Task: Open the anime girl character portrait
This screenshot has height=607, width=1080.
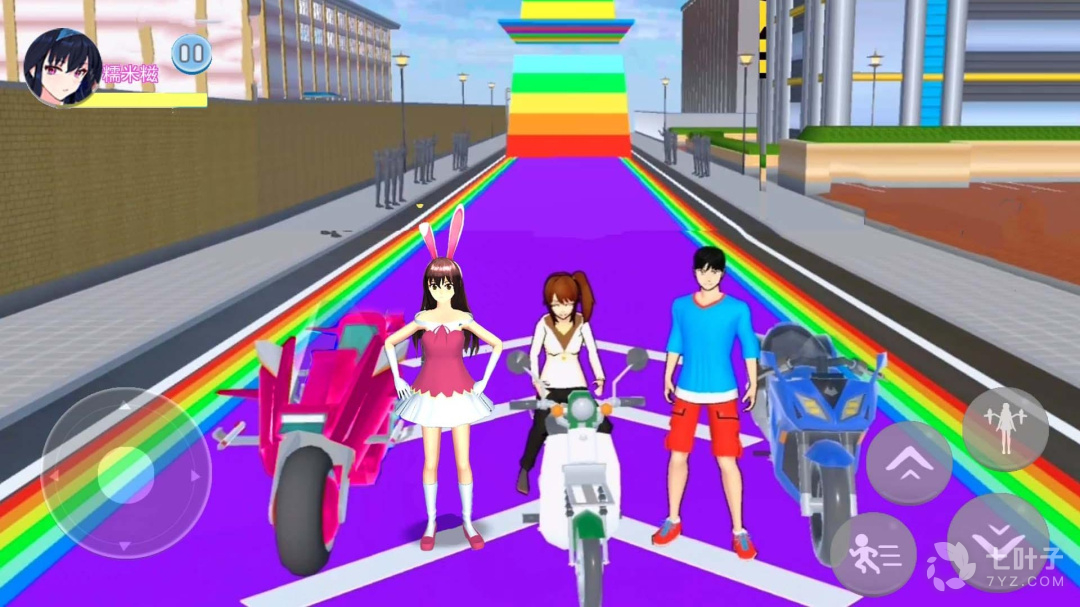Action: [62, 67]
